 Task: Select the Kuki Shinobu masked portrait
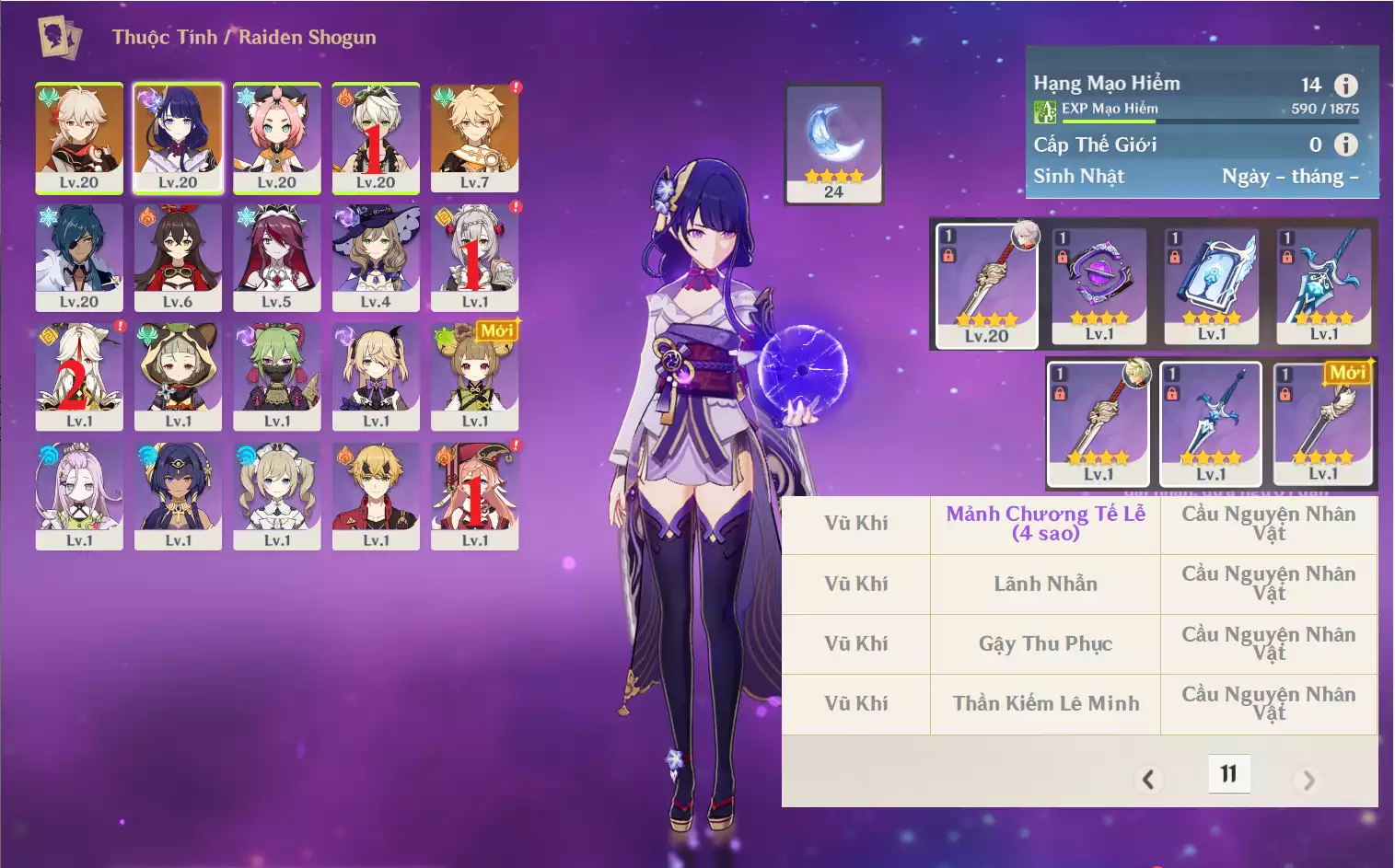tap(276, 376)
